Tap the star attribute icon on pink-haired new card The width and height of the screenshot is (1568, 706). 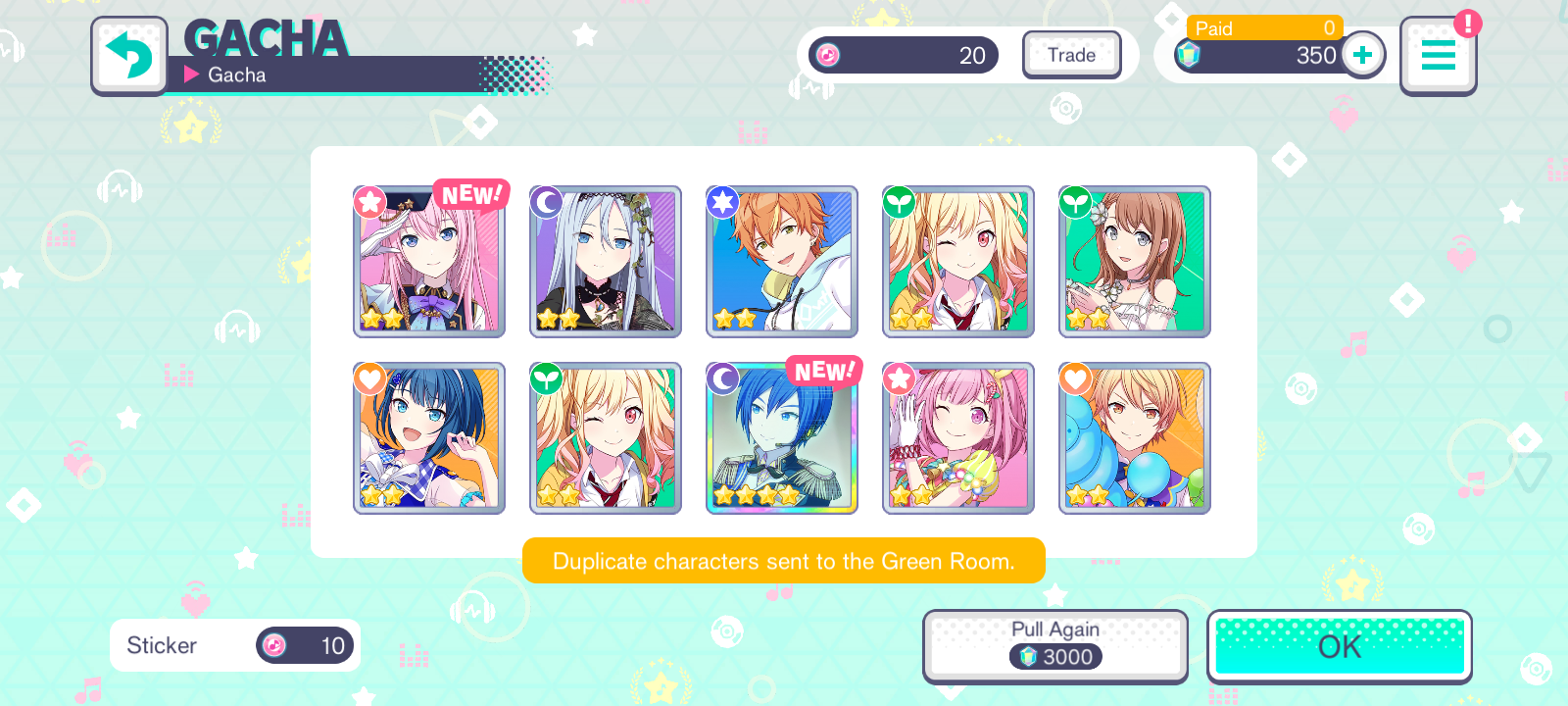pyautogui.click(x=369, y=202)
